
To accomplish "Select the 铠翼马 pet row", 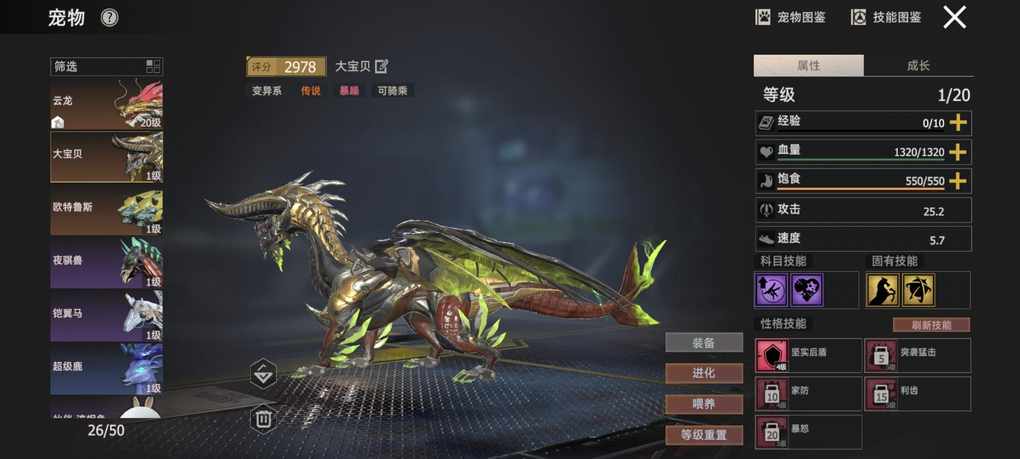I will coord(106,315).
